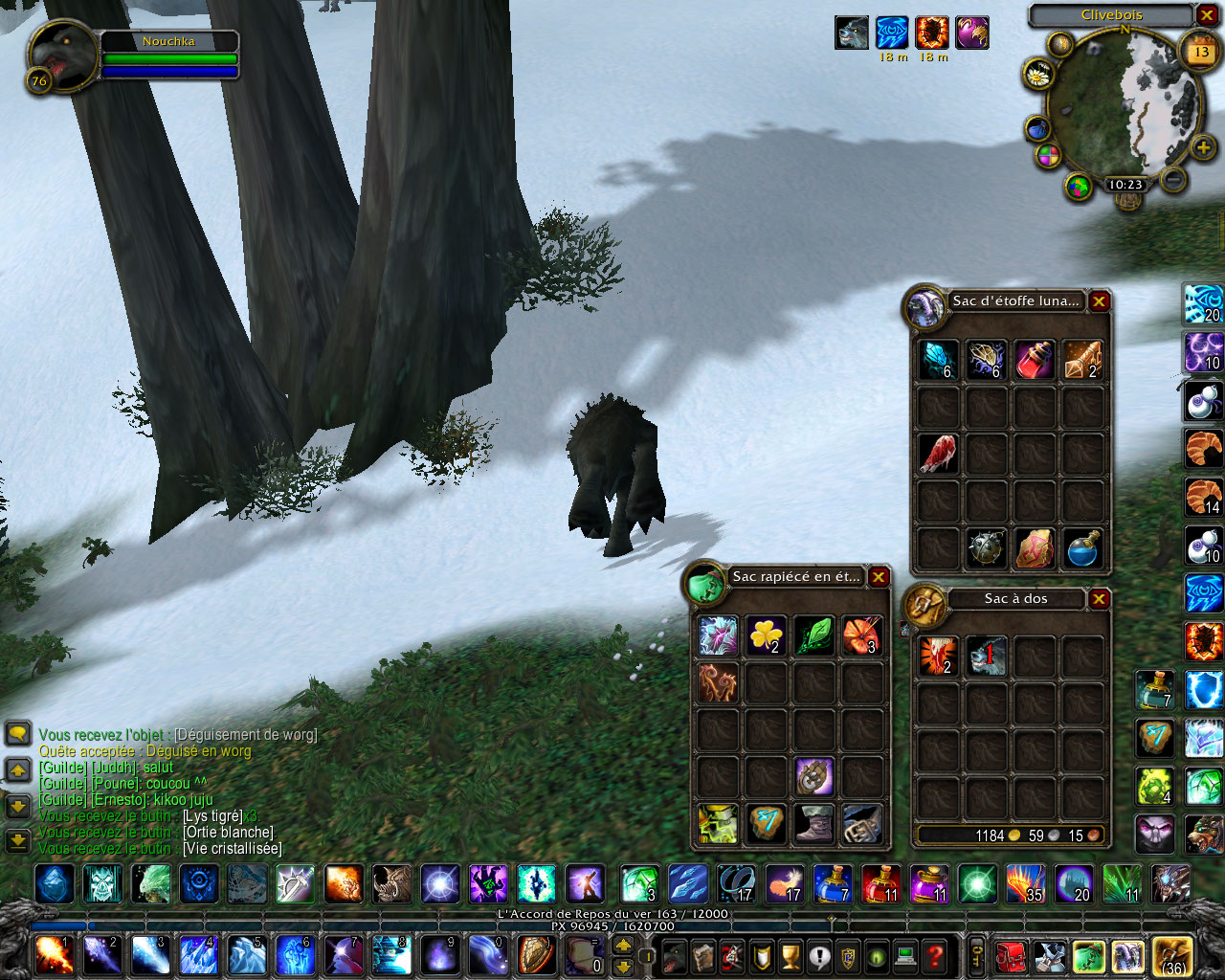
Task: Open the achievements trophy cup button
Action: [x=791, y=955]
